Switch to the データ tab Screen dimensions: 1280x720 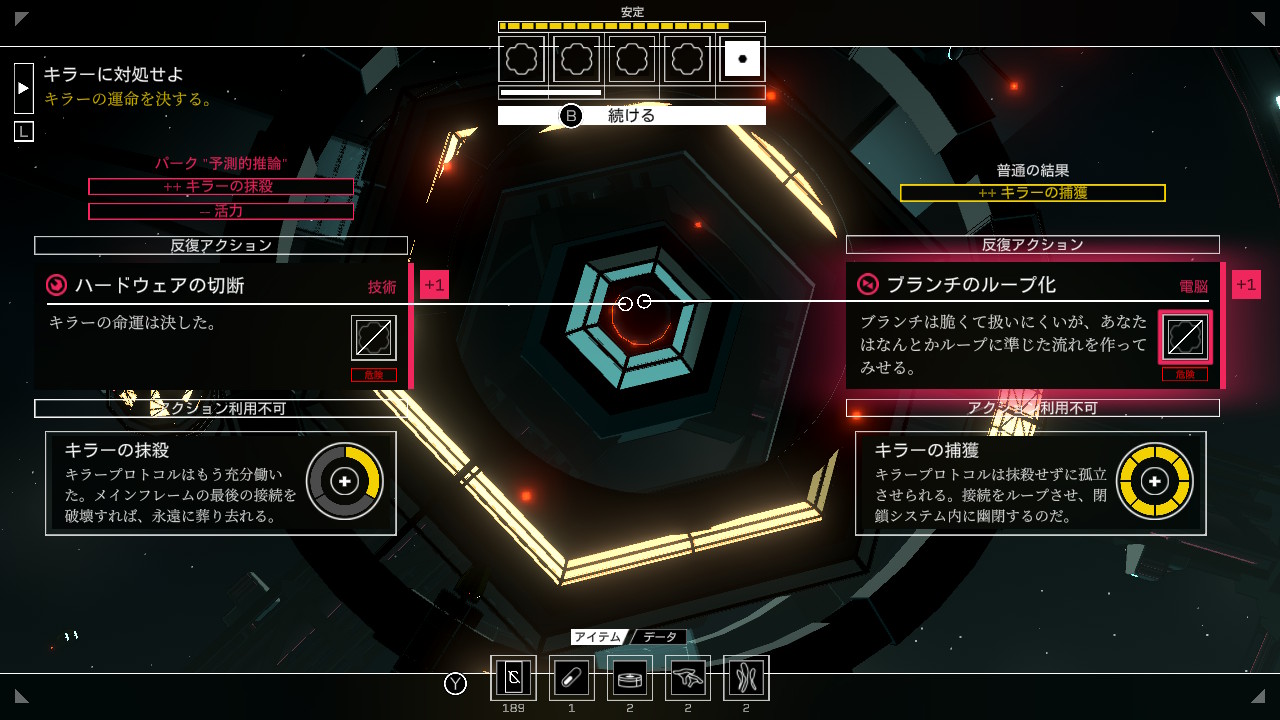tap(659, 637)
